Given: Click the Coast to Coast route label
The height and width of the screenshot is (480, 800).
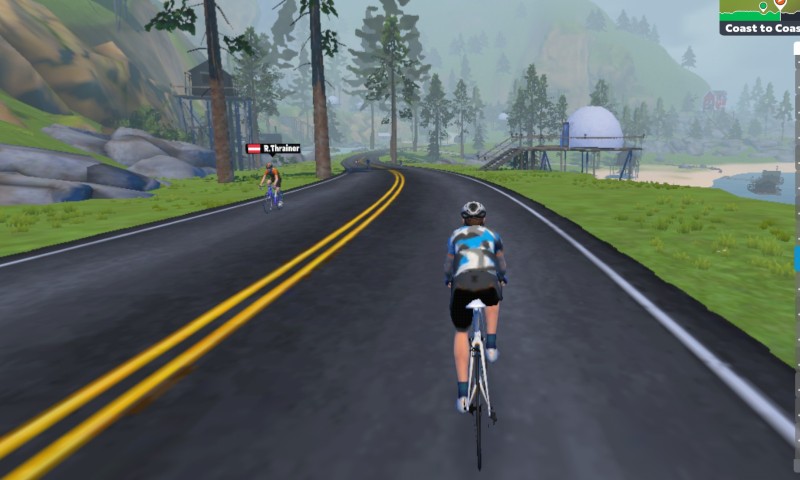Looking at the screenshot, I should [761, 28].
